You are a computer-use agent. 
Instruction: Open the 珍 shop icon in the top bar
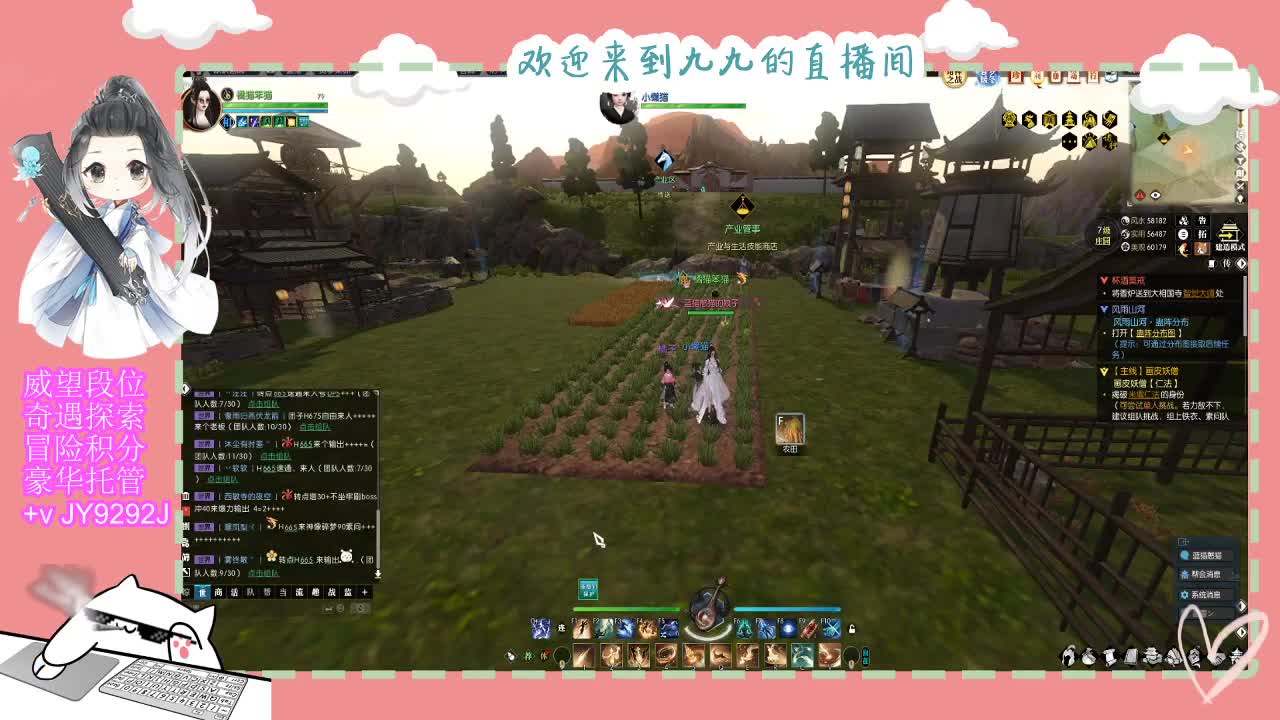tap(1016, 77)
